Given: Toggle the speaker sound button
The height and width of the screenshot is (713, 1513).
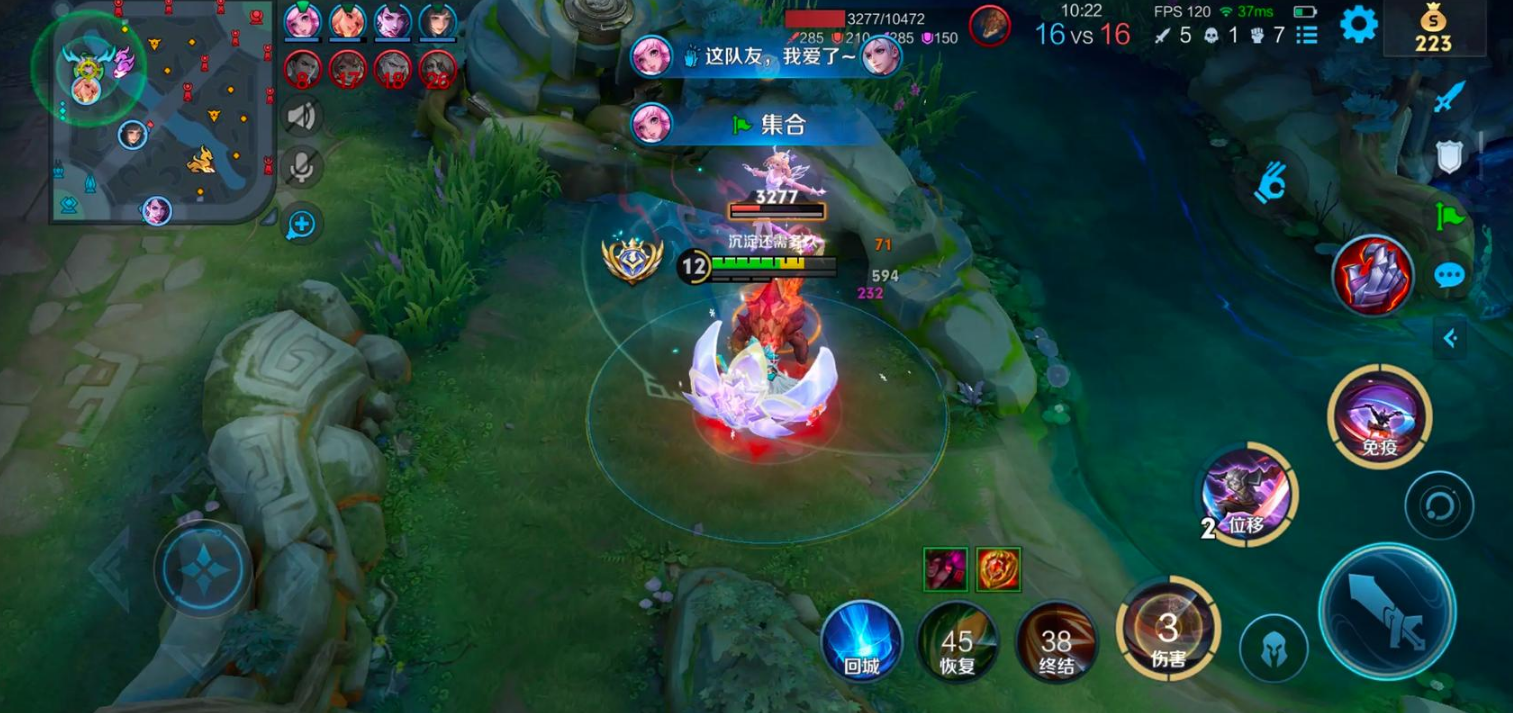Looking at the screenshot, I should point(301,117).
